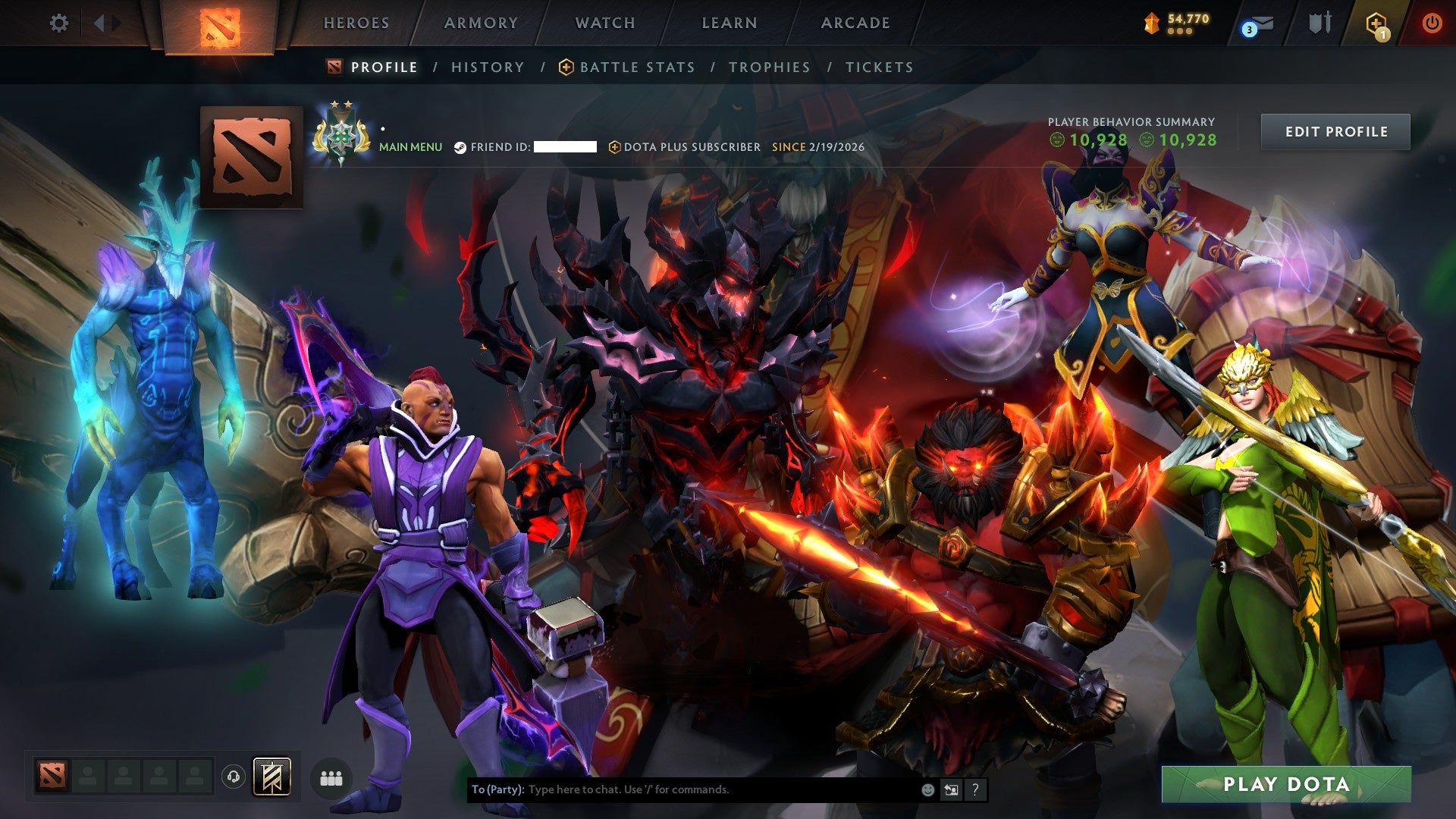The width and height of the screenshot is (1456, 819).
Task: Open the friends list people icon
Action: pyautogui.click(x=331, y=777)
